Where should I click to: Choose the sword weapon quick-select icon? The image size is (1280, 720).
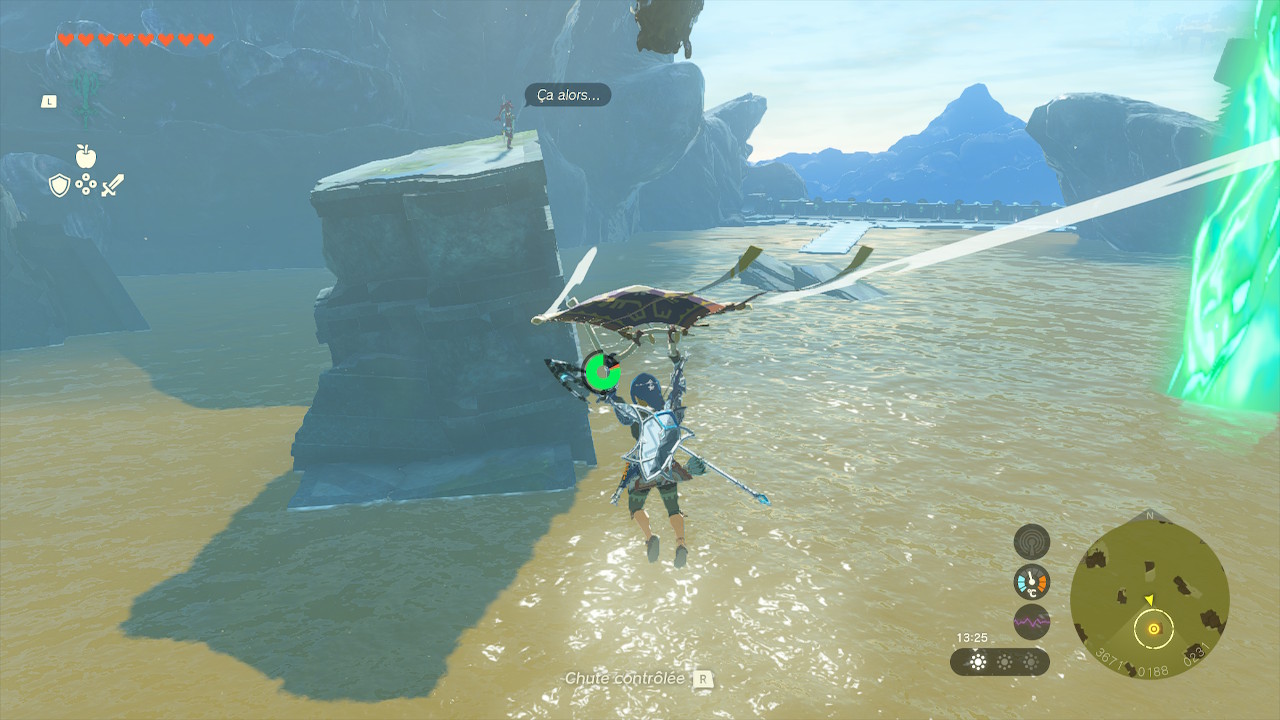point(112,185)
